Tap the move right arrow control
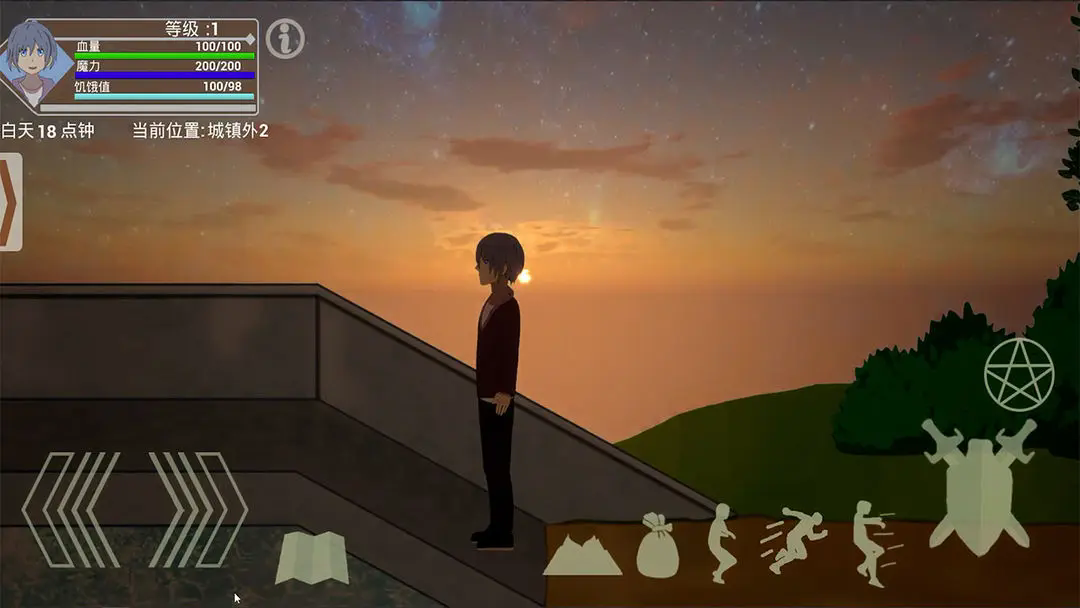Screen dimensions: 1080x608 pos(198,509)
